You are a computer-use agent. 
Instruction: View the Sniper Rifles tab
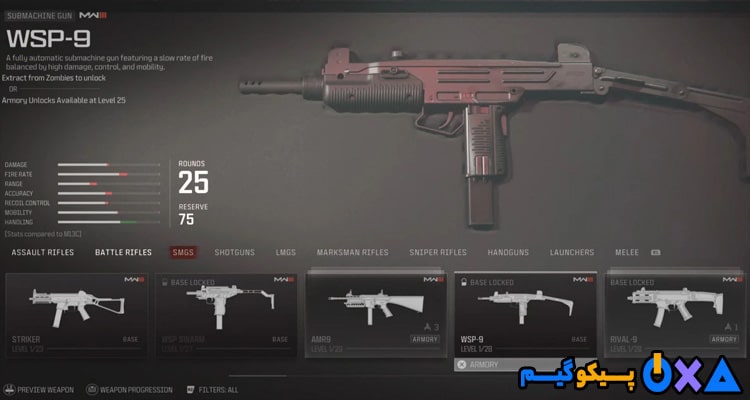pyautogui.click(x=438, y=253)
